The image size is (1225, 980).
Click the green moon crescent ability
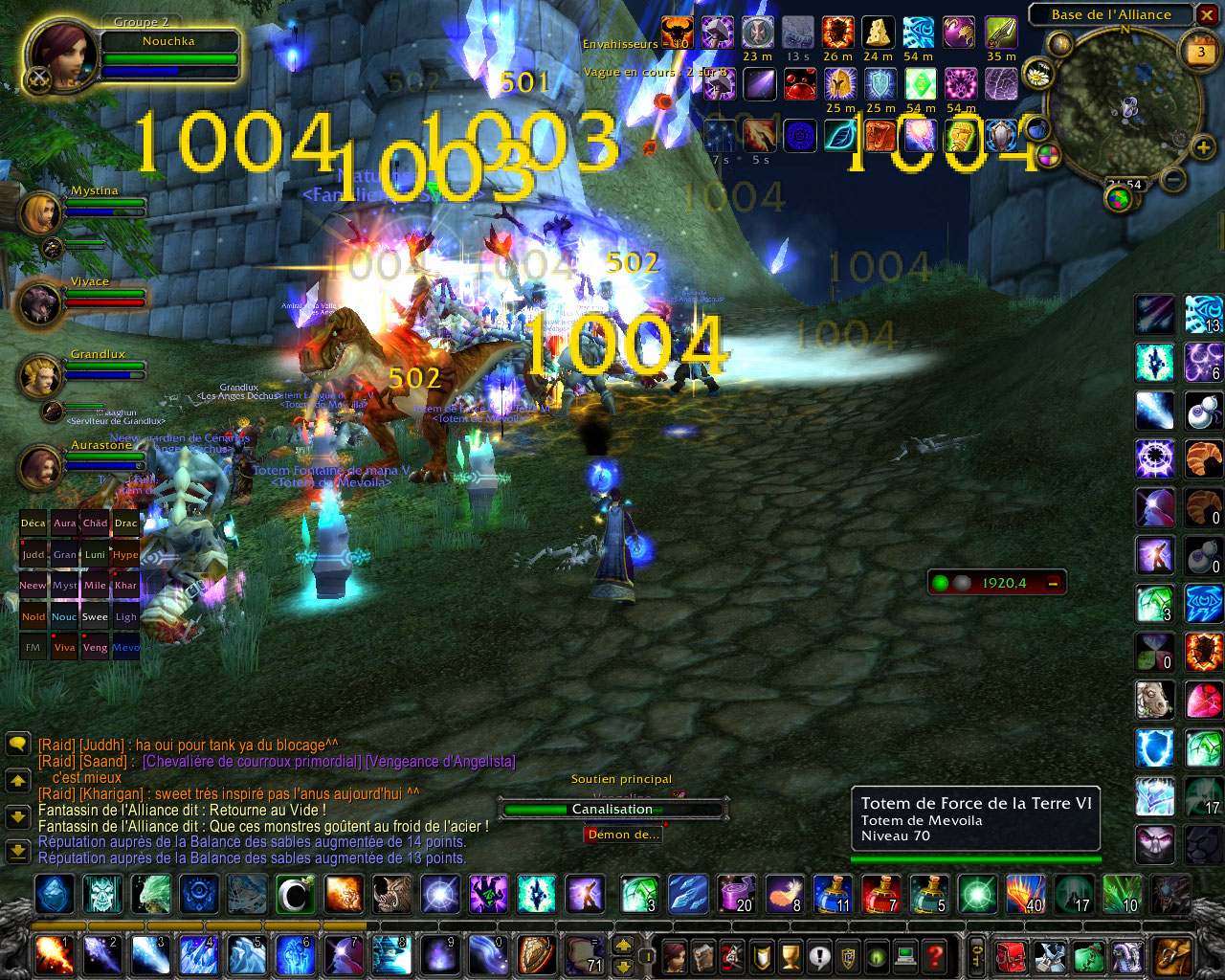tap(296, 895)
